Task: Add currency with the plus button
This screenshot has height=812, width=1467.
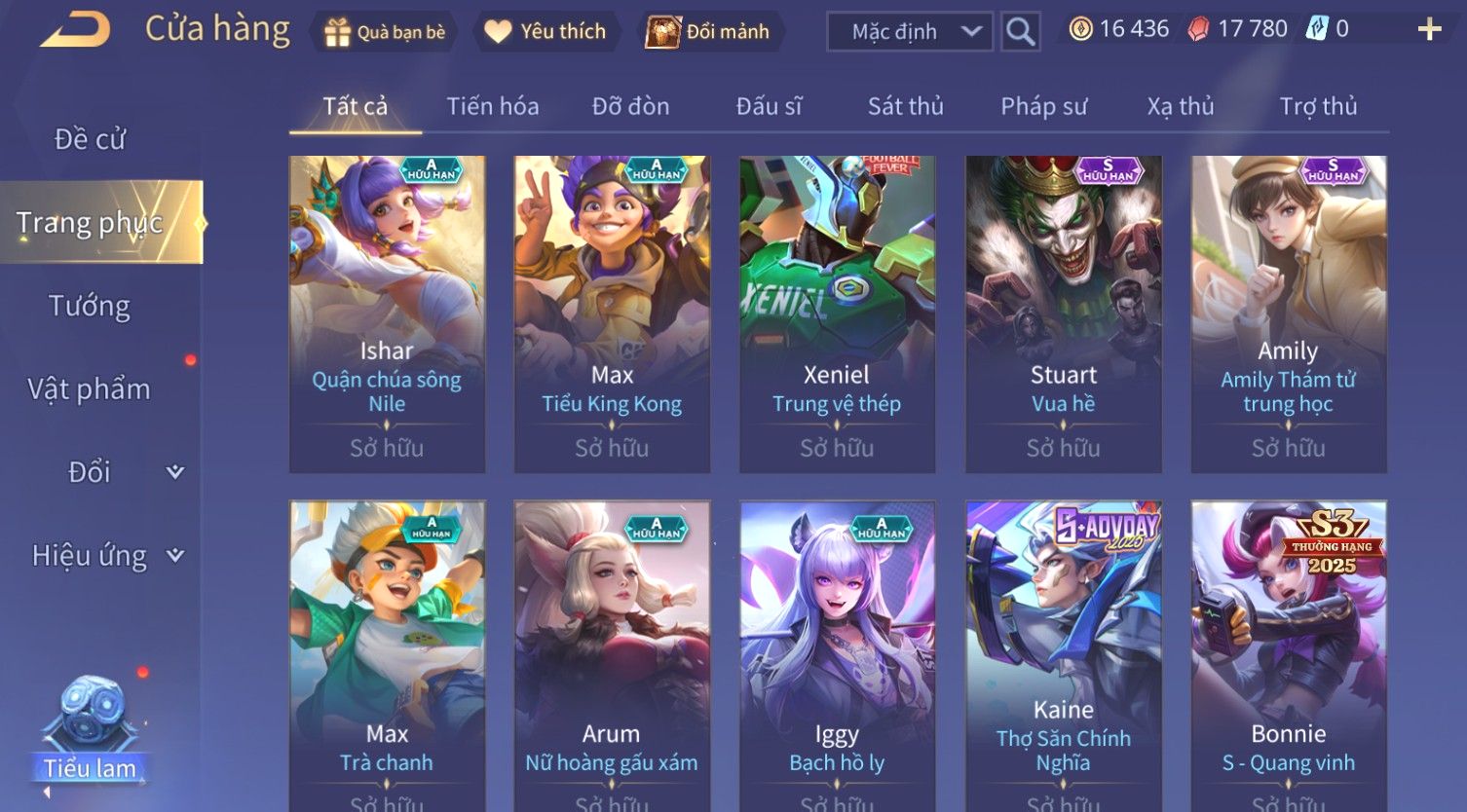Action: point(1429,30)
